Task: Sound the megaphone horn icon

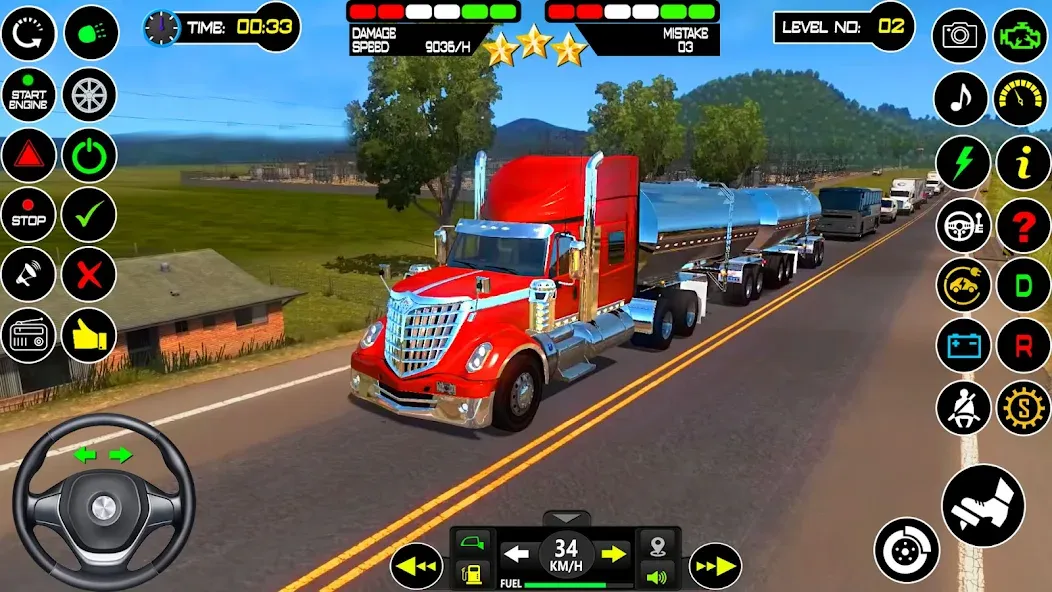Action: [28, 274]
